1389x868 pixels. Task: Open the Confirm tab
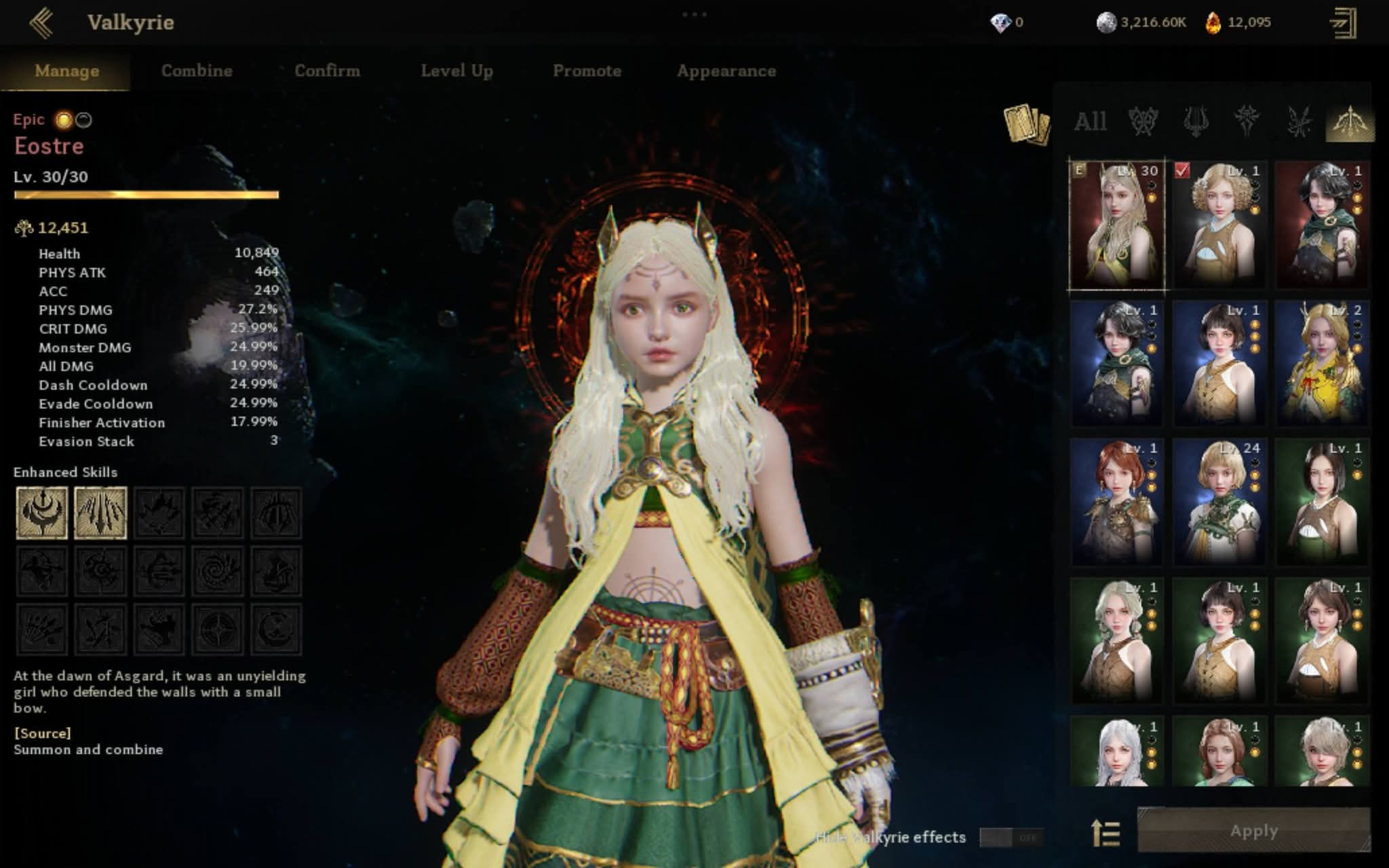click(327, 71)
